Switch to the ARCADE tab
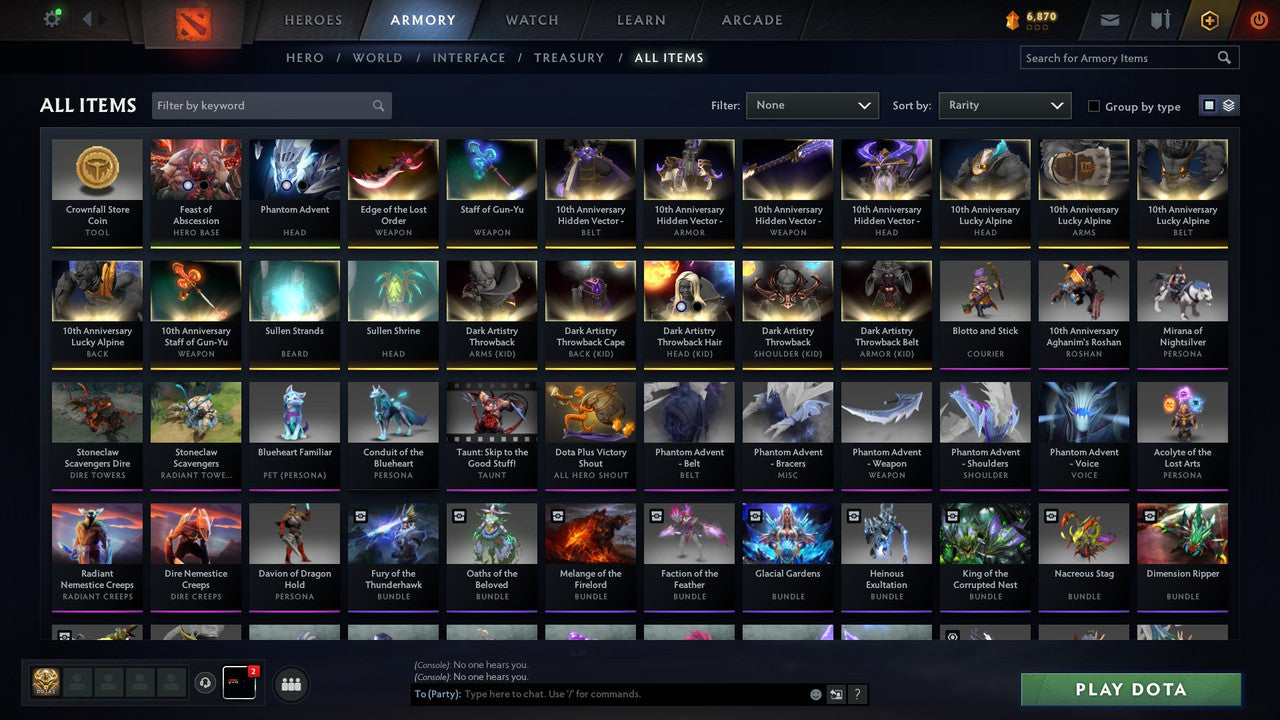 (x=751, y=19)
